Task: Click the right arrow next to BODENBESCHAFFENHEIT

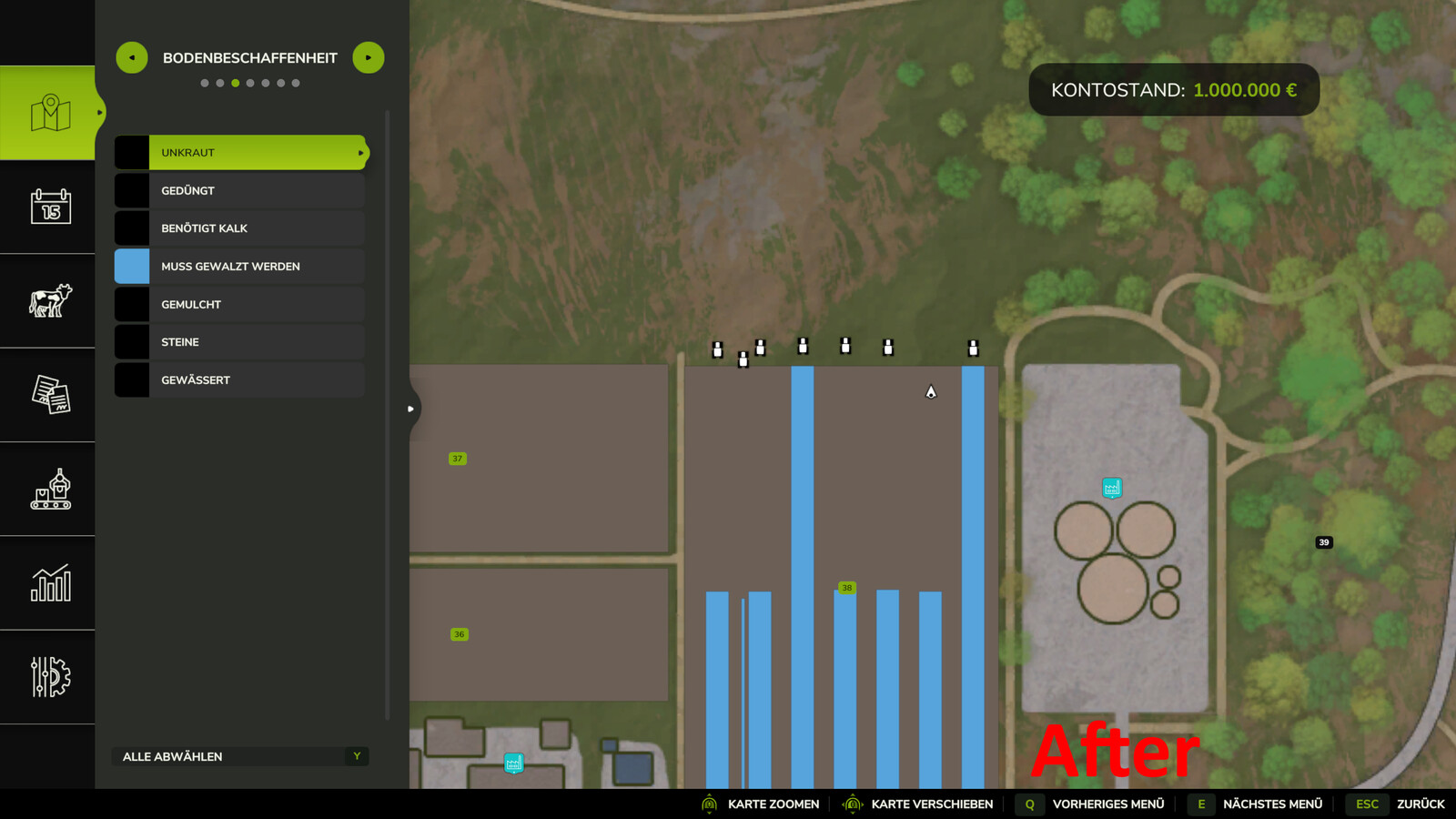Action: (368, 57)
